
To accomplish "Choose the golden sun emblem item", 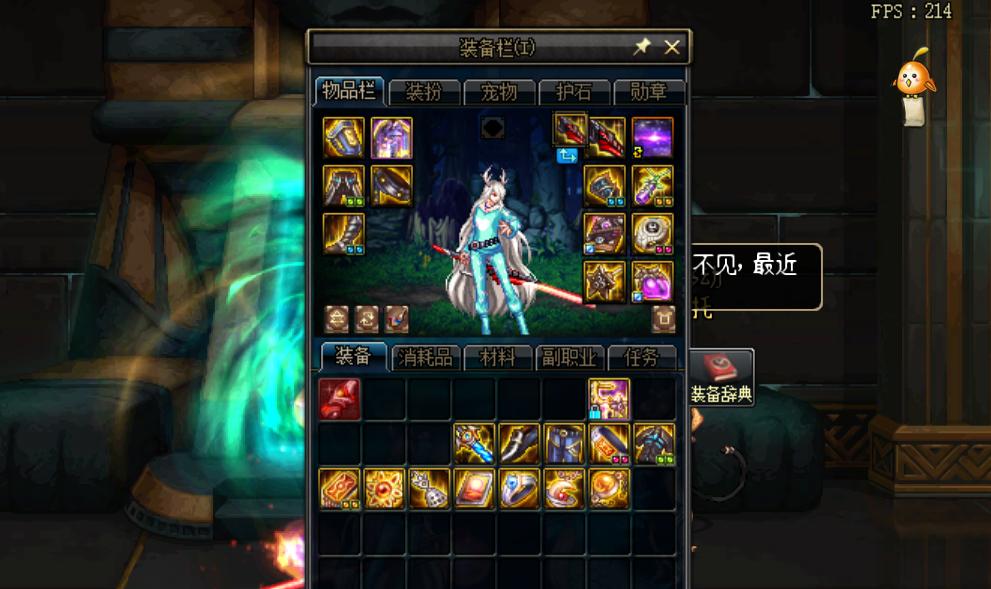I will point(385,489).
